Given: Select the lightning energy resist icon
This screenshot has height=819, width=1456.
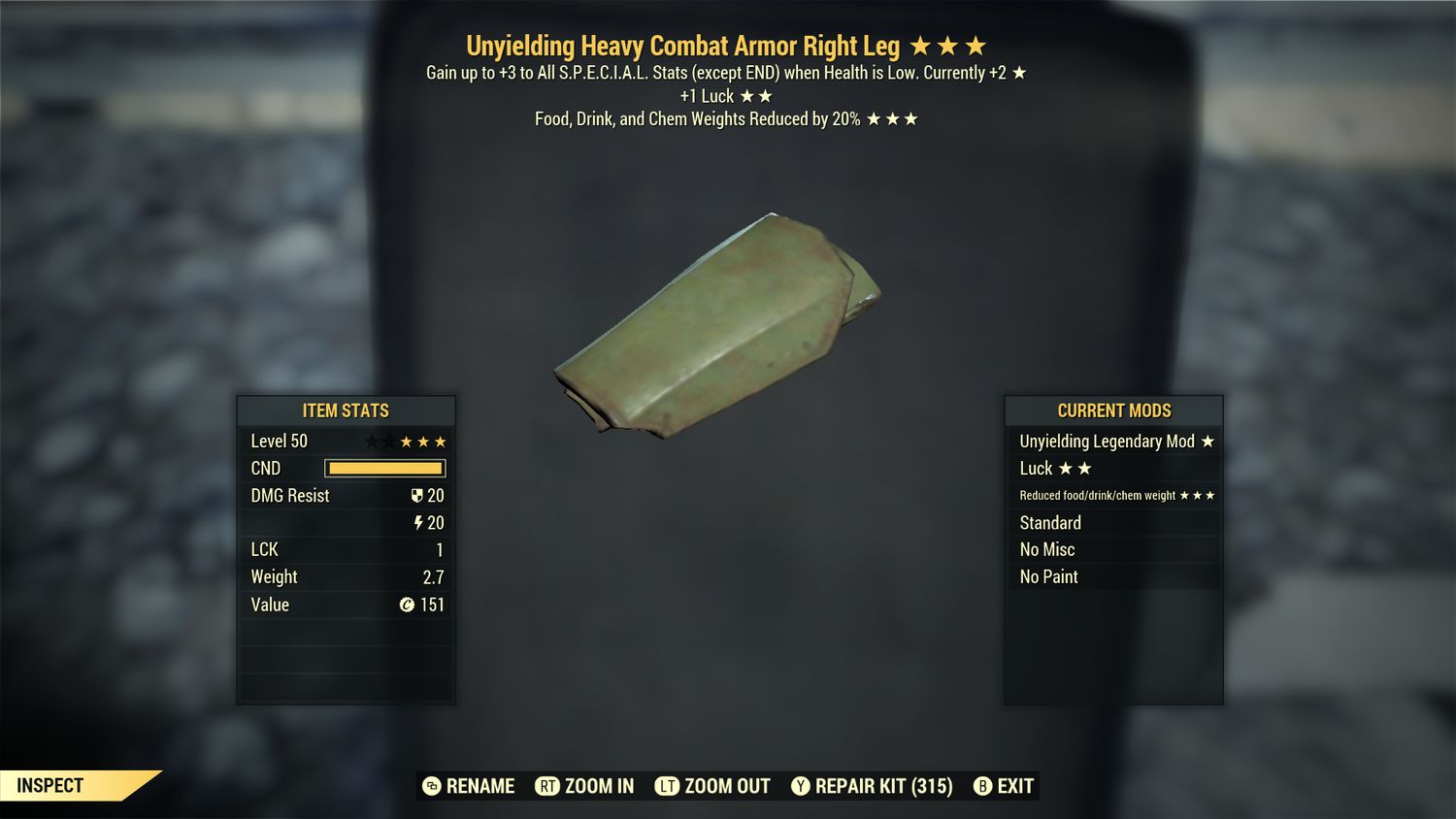Looking at the screenshot, I should (418, 522).
